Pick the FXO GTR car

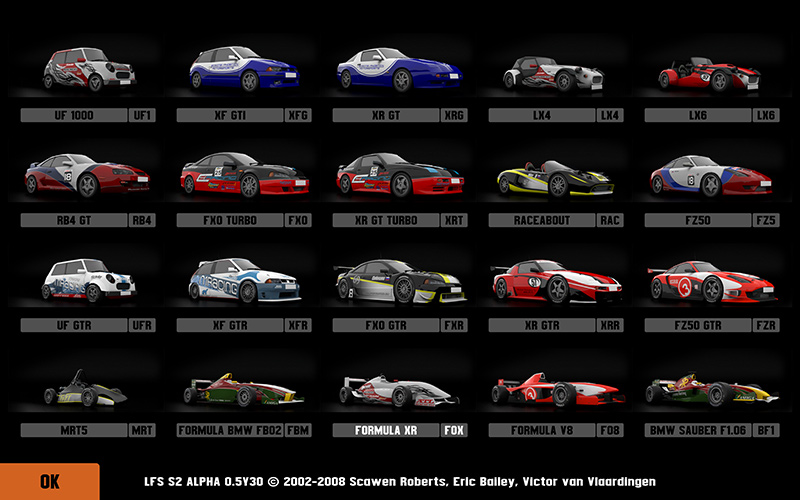(x=401, y=282)
